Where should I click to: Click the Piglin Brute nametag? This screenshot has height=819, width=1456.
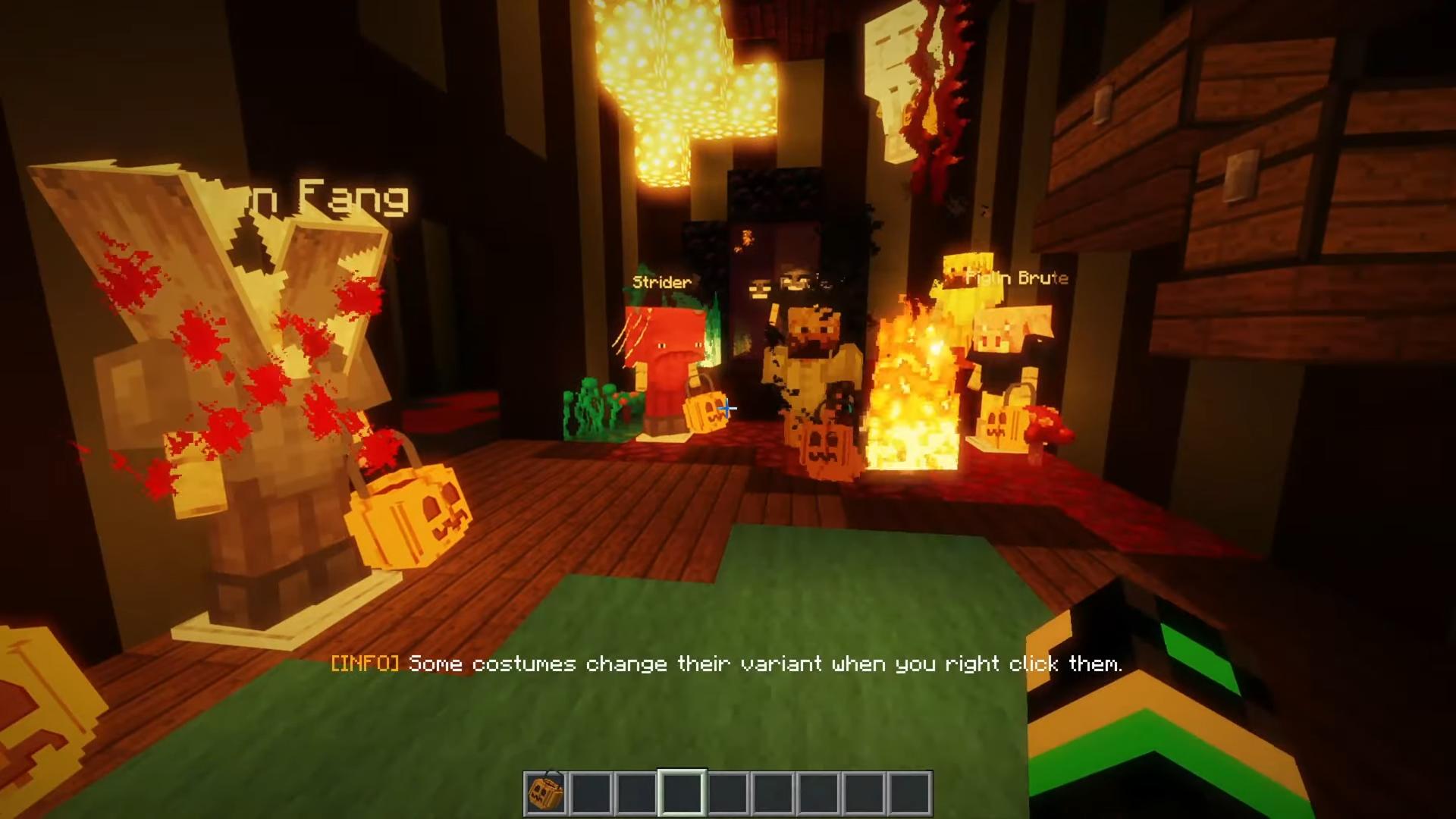coord(1016,278)
